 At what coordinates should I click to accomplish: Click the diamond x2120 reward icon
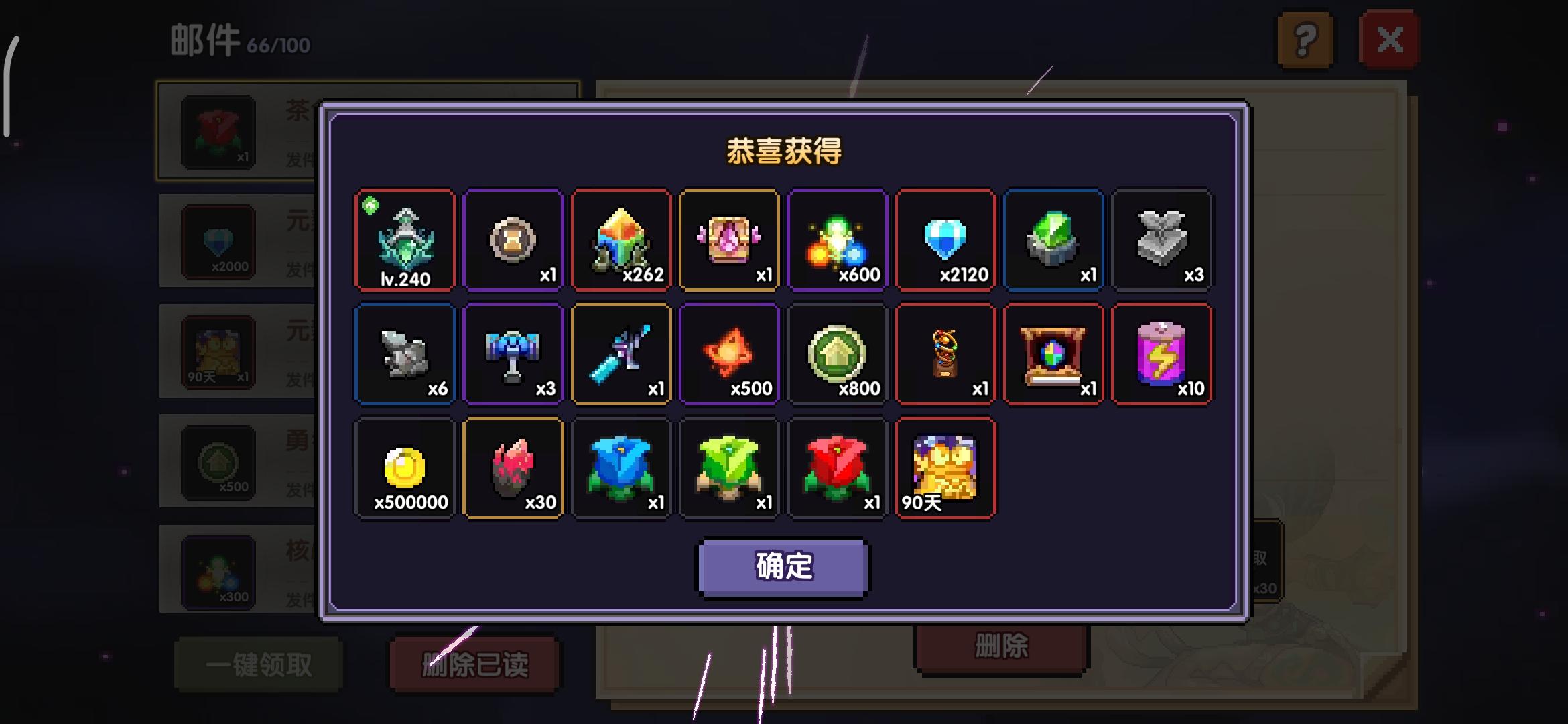click(x=945, y=240)
